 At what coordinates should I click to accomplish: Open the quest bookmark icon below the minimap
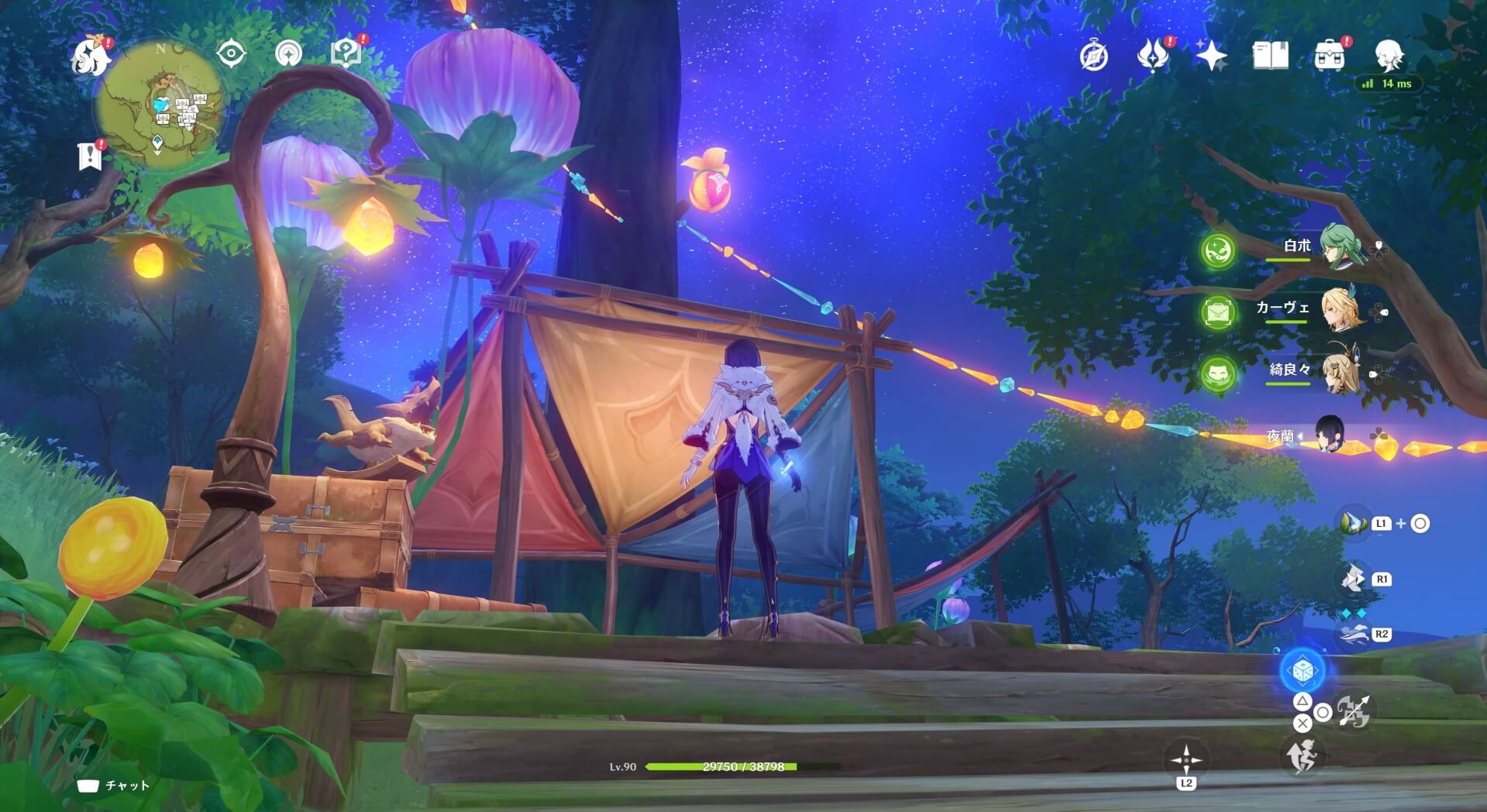90,156
